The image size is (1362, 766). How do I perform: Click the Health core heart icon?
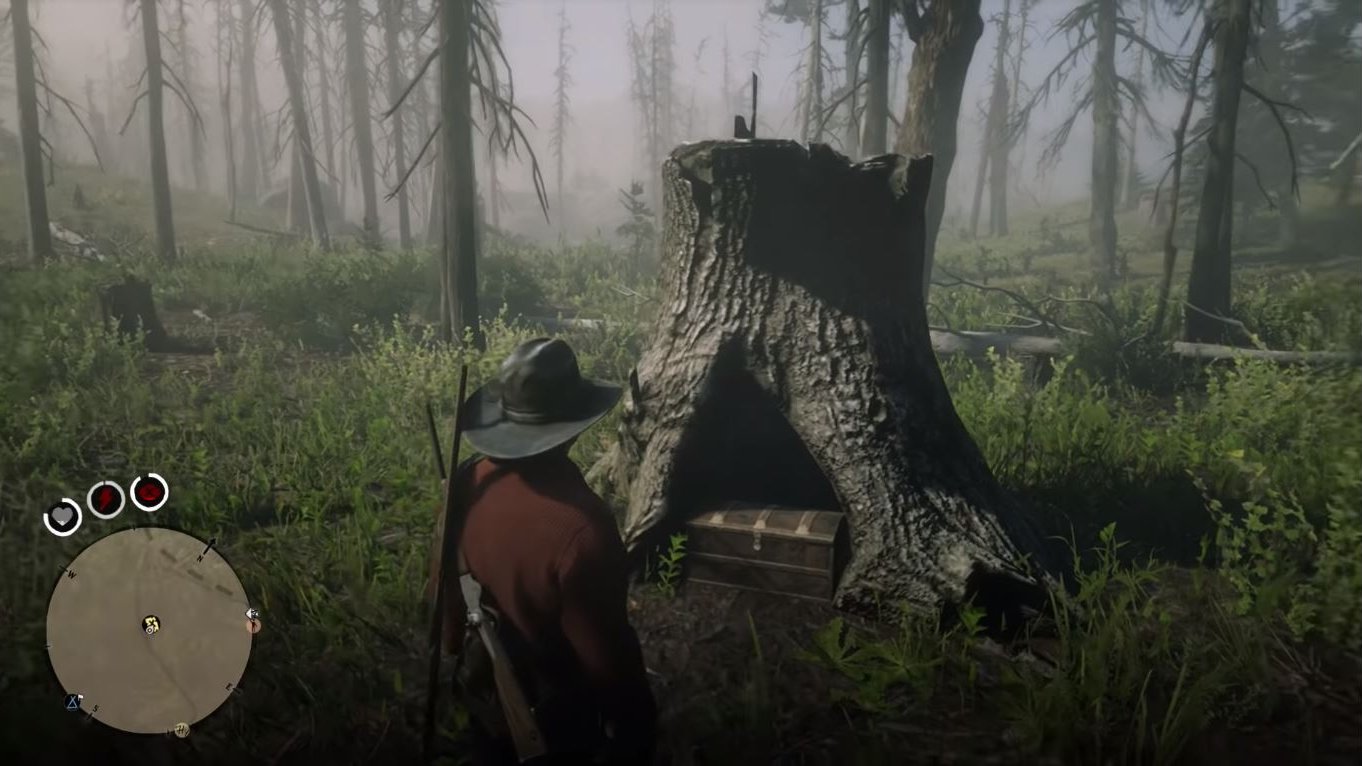[x=62, y=516]
